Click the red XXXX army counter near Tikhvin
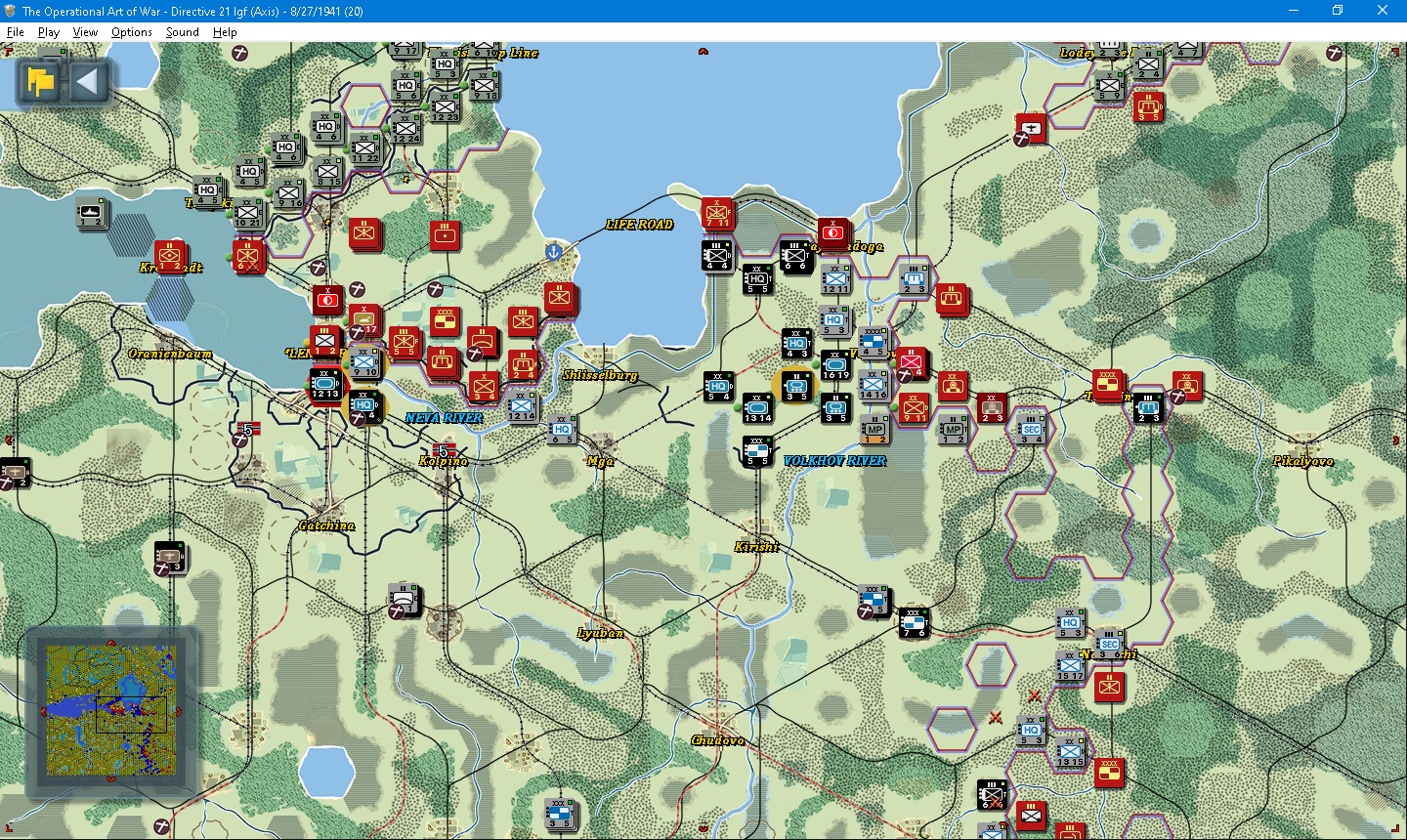1407x840 pixels. 1106,384
